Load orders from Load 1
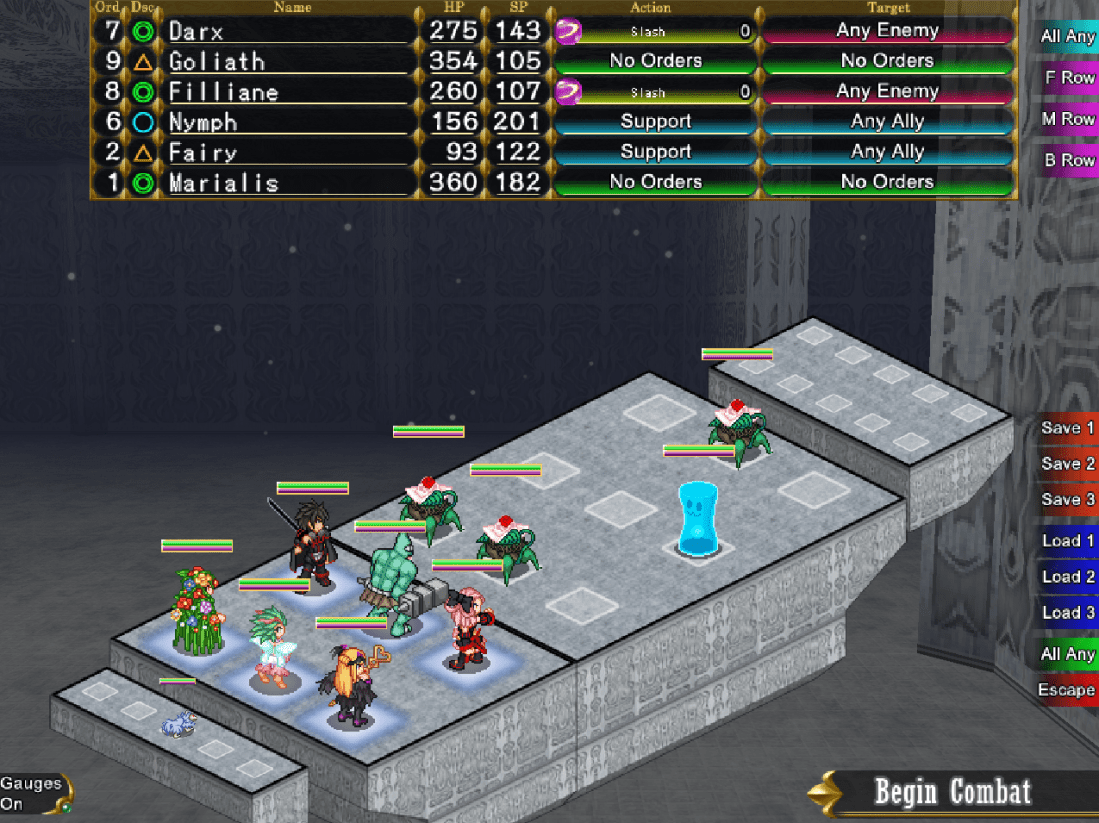This screenshot has height=823, width=1099. pos(1067,541)
